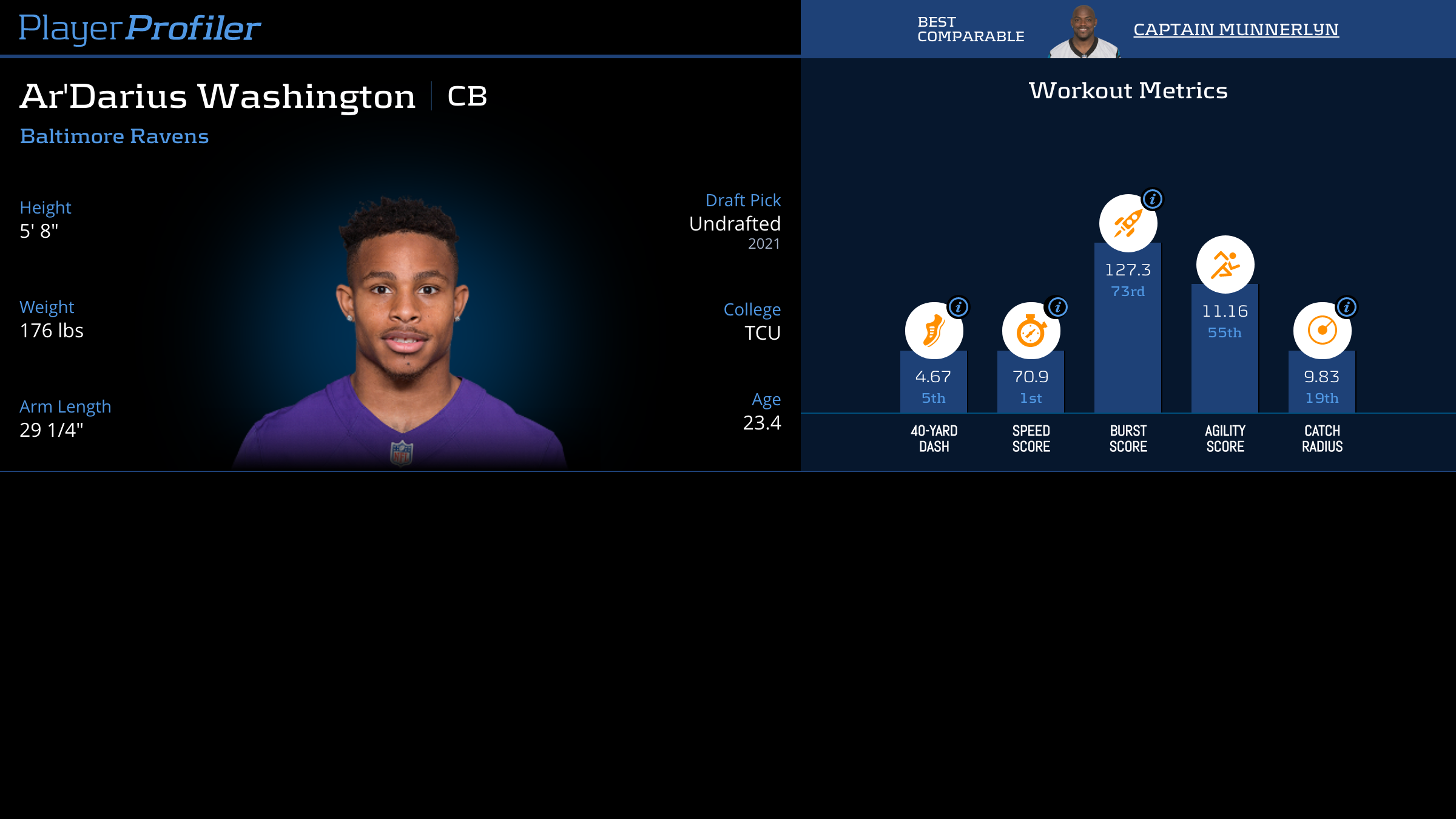Image resolution: width=1456 pixels, height=819 pixels.
Task: Open Captain Munnerlyn's comparable player link
Action: click(1236, 29)
